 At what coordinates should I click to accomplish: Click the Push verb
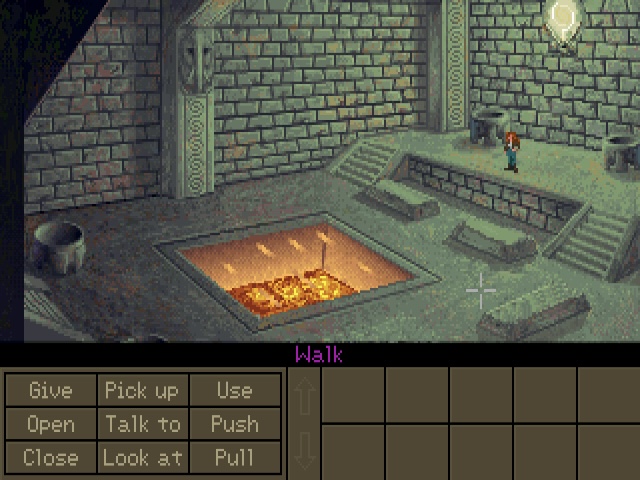tap(234, 424)
